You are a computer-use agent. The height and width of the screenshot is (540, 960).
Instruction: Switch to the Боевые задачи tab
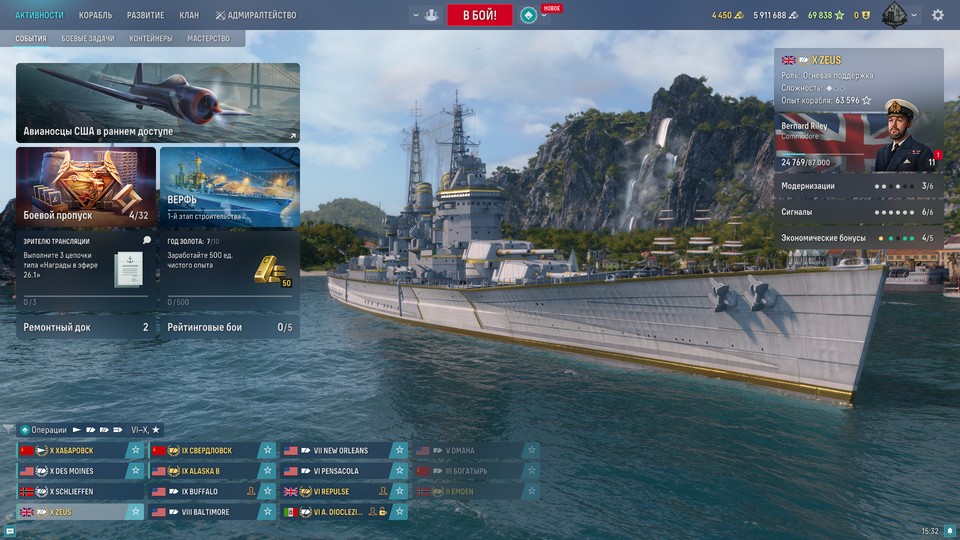(88, 39)
